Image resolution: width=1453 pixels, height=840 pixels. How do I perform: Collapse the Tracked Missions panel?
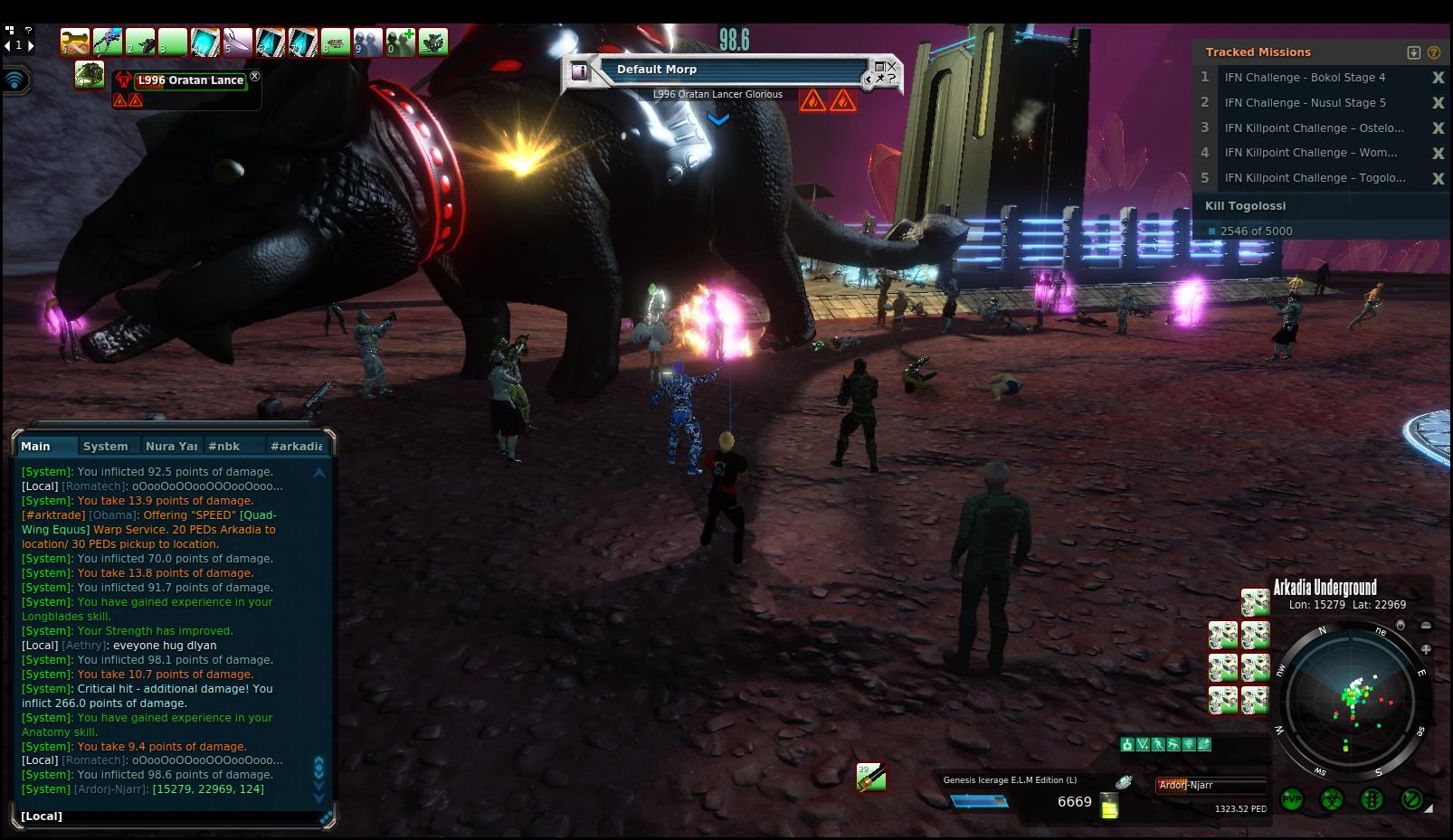(x=1414, y=52)
